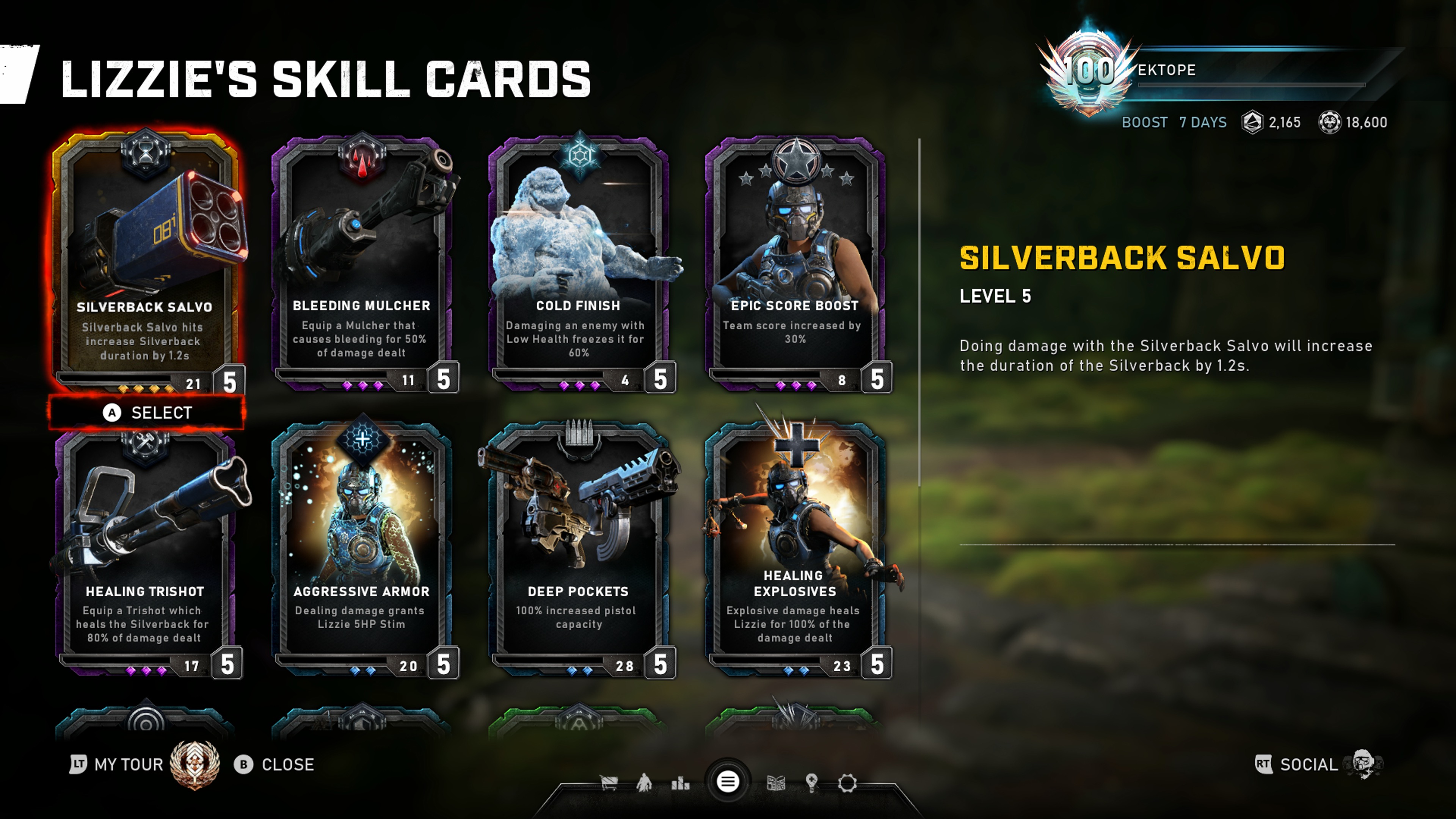Viewport: 1456px width, 819px height.
Task: Click the central hamburger menu button
Action: tap(728, 782)
